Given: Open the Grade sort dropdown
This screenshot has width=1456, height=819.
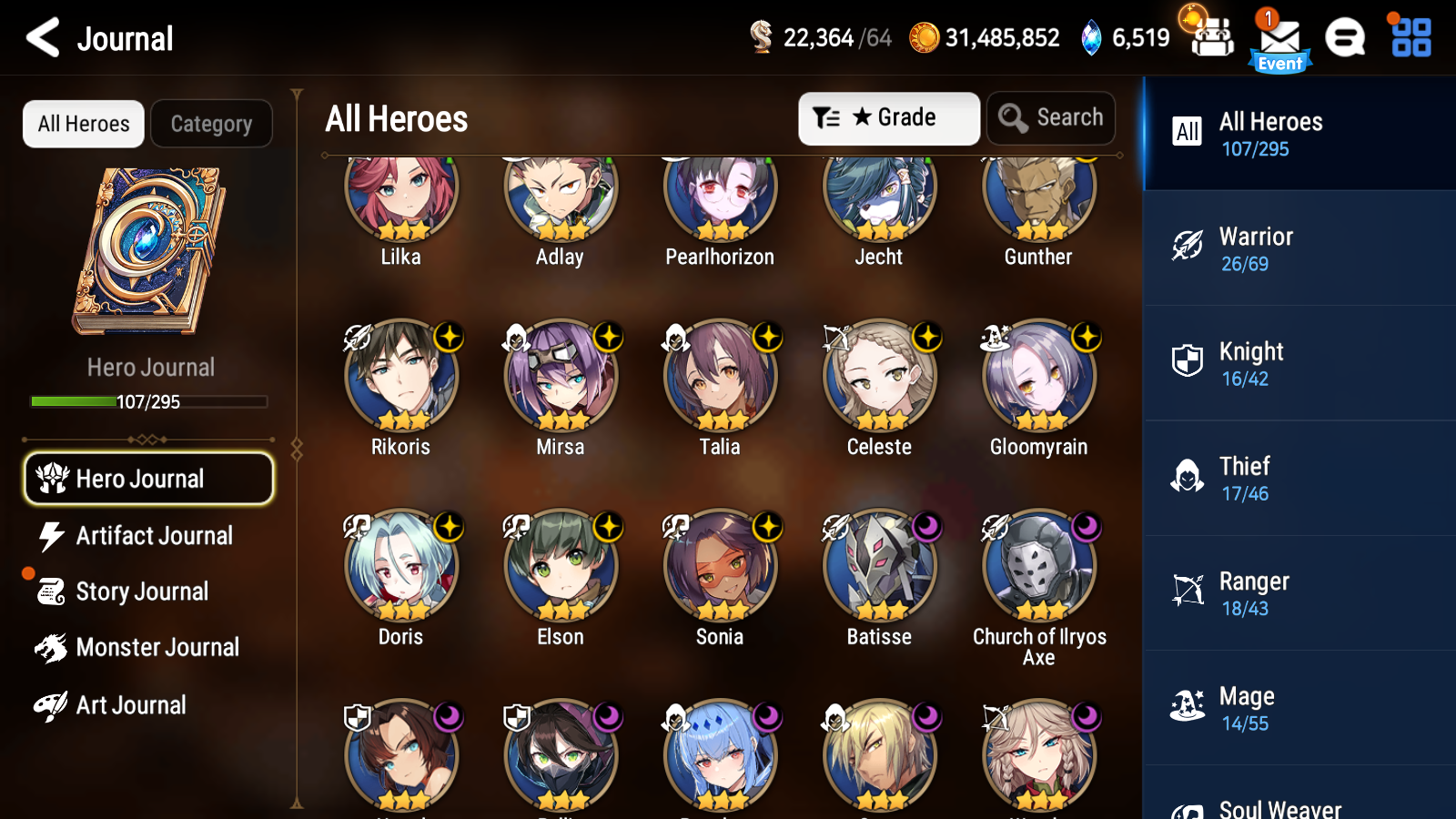Looking at the screenshot, I should [x=888, y=117].
